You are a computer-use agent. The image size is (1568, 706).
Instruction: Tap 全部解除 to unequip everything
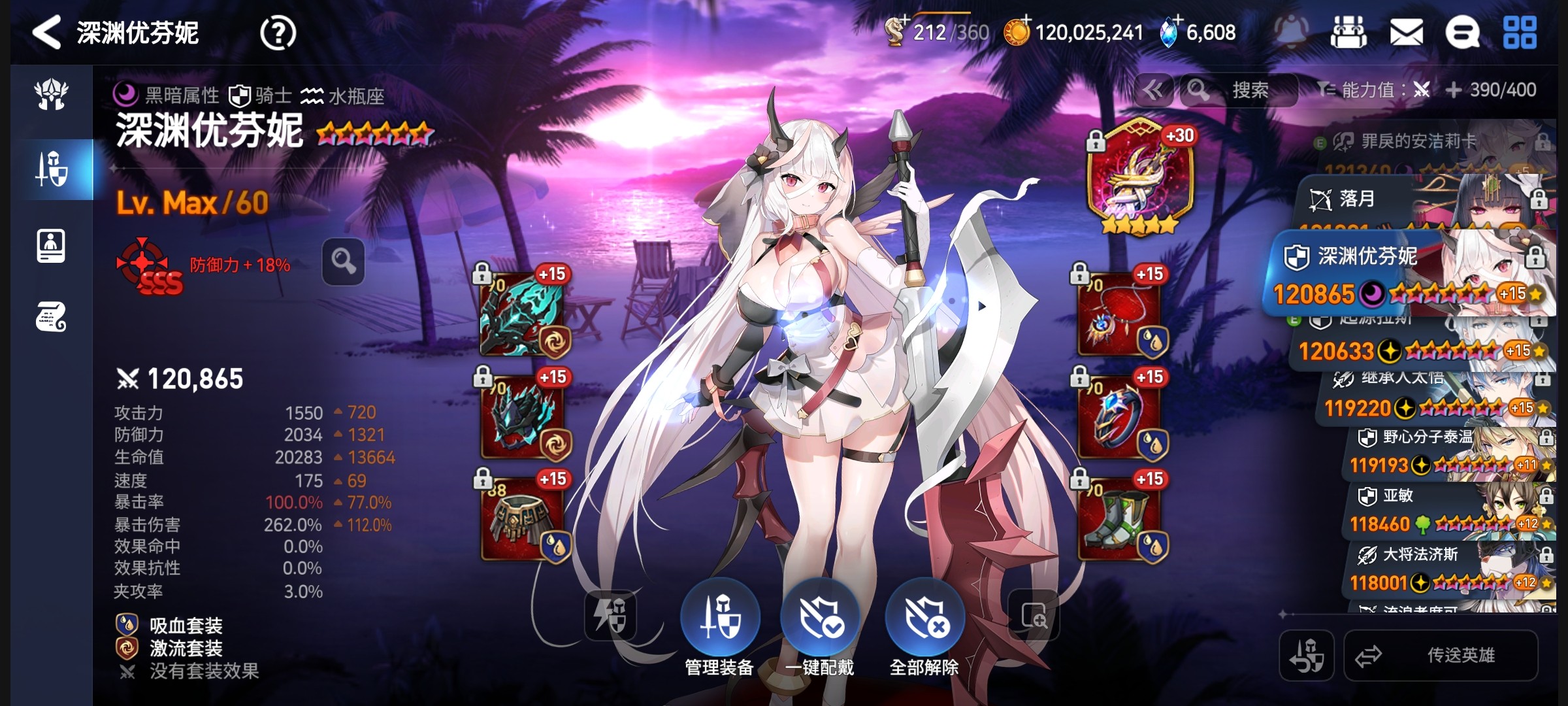pos(924,618)
